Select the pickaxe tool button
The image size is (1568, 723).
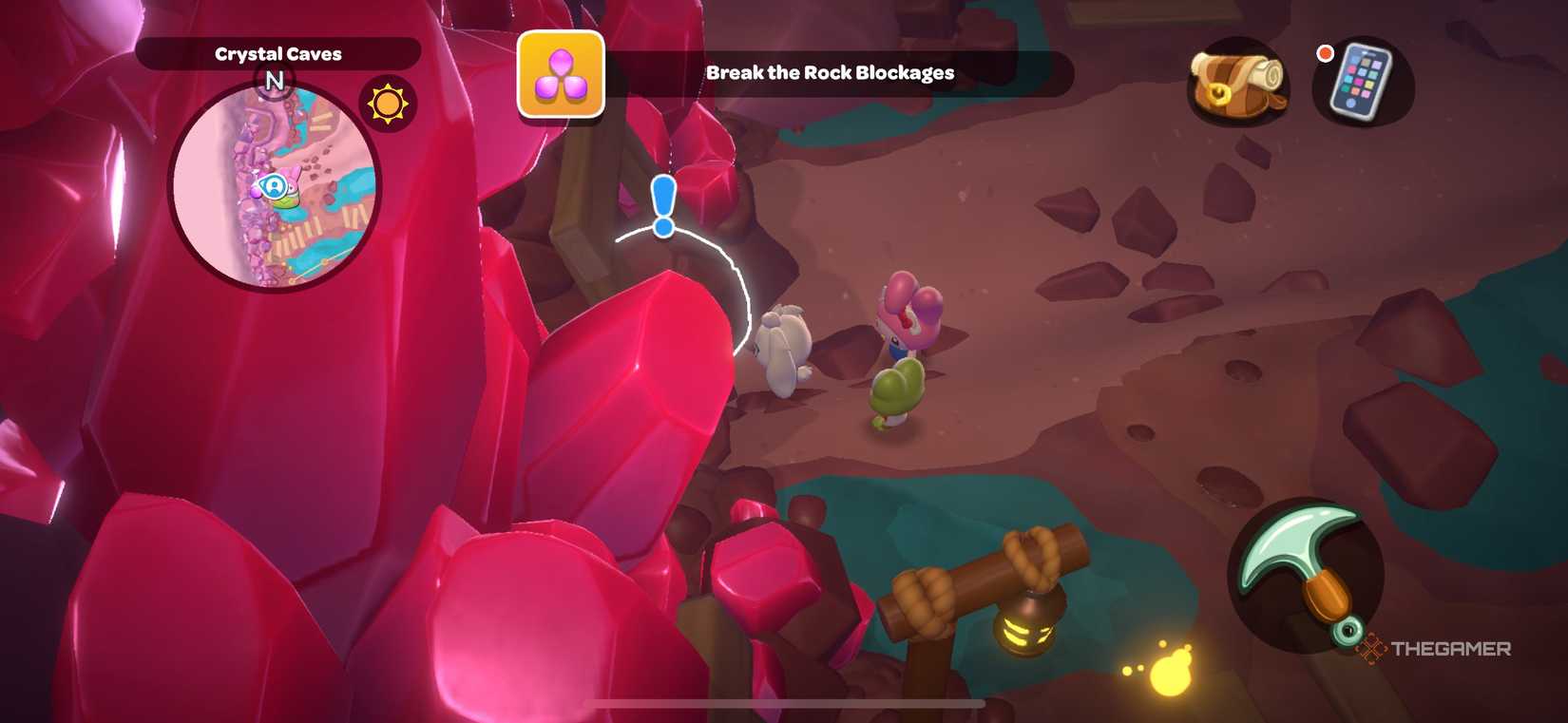pyautogui.click(x=1306, y=586)
